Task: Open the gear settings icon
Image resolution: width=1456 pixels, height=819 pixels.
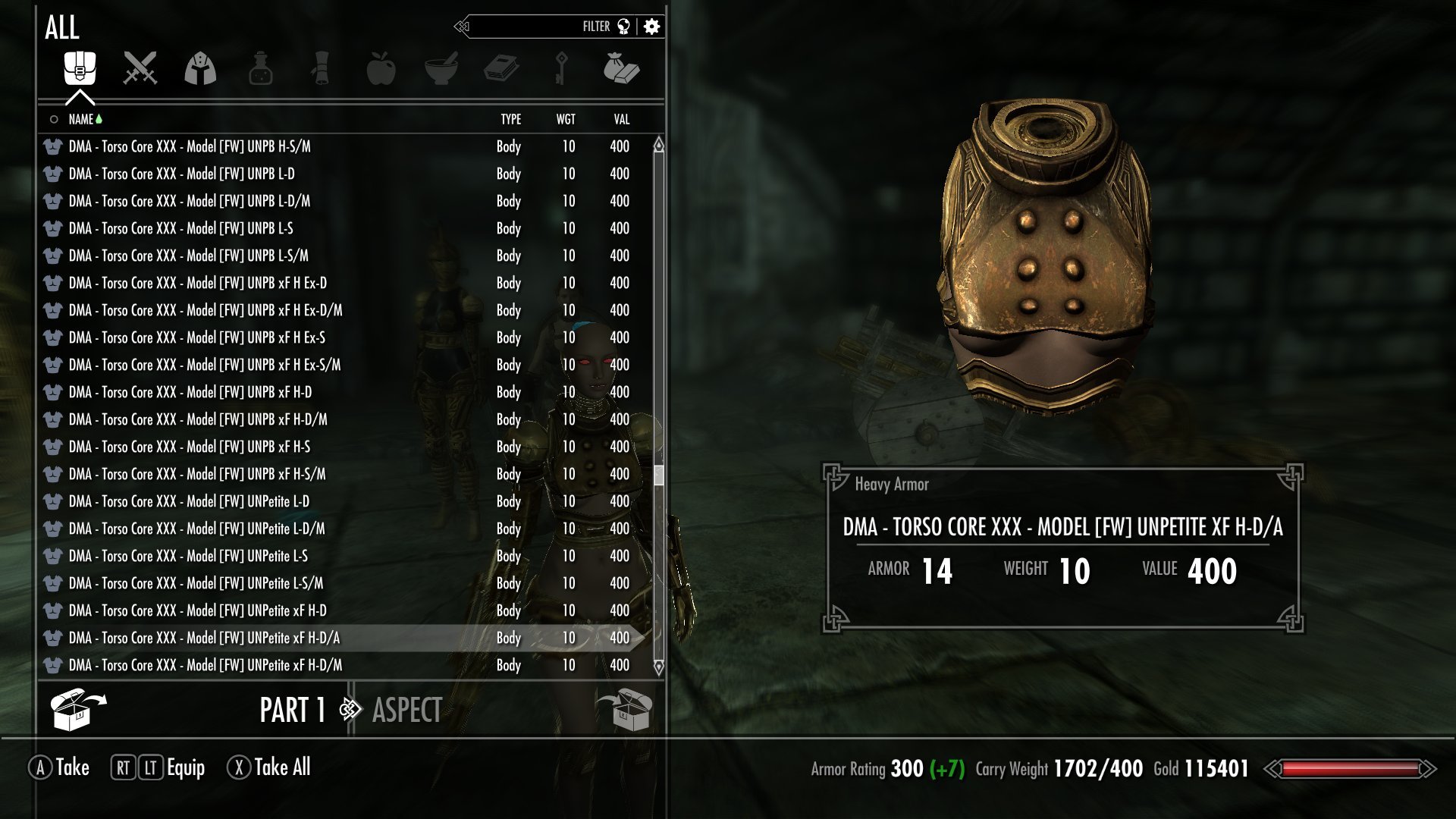Action: [x=651, y=27]
